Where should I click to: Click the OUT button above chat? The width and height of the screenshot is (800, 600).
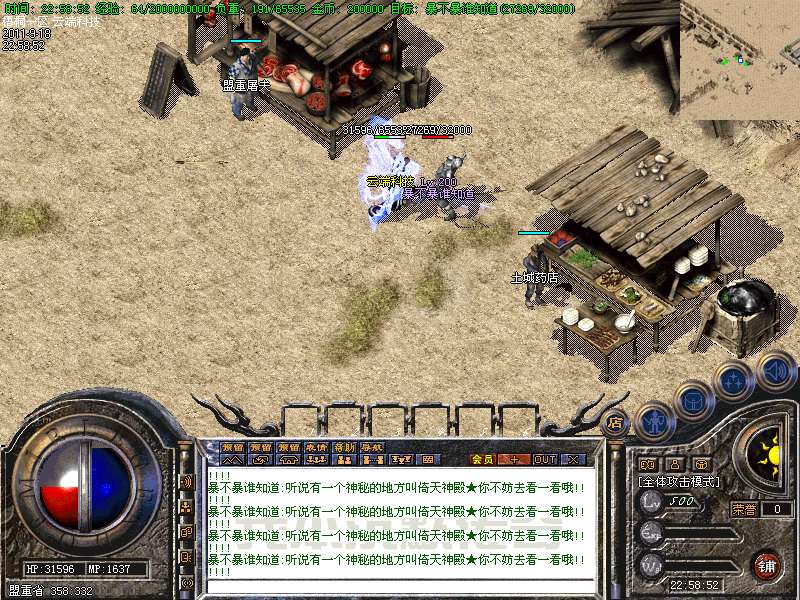click(544, 459)
